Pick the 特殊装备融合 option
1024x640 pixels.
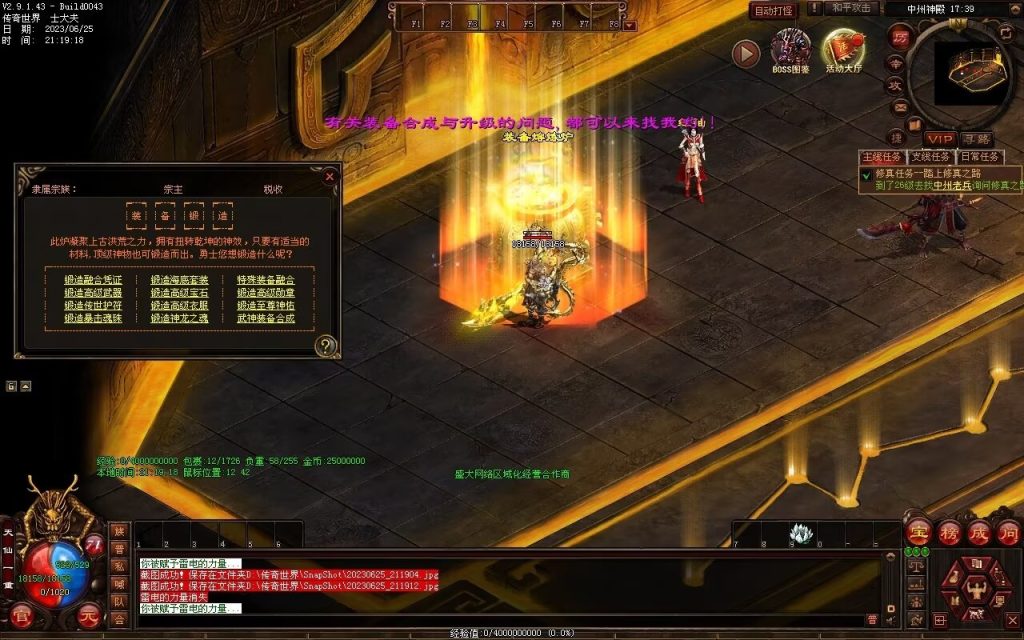(266, 280)
